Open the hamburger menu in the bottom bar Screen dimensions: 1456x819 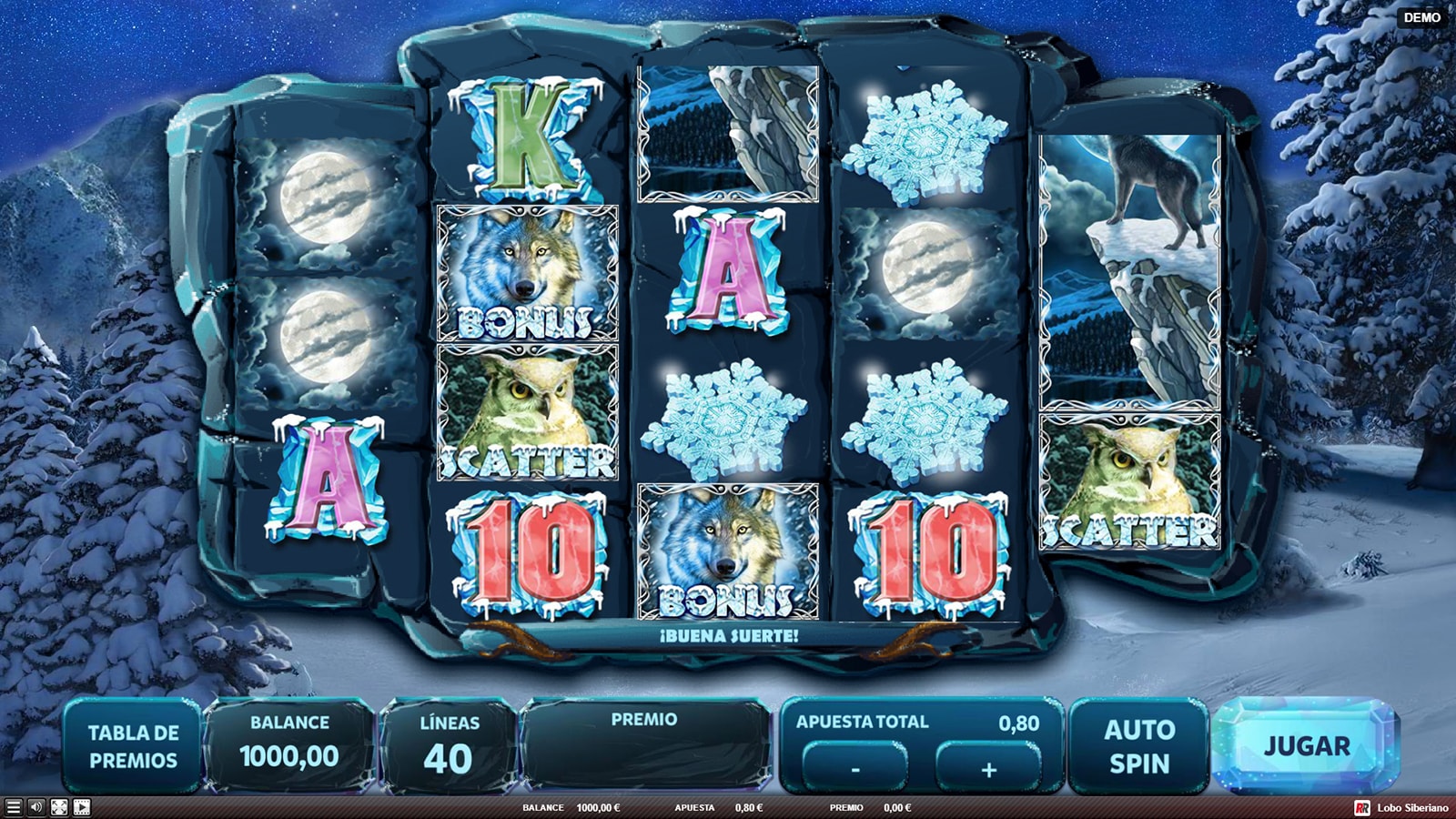coord(13,807)
